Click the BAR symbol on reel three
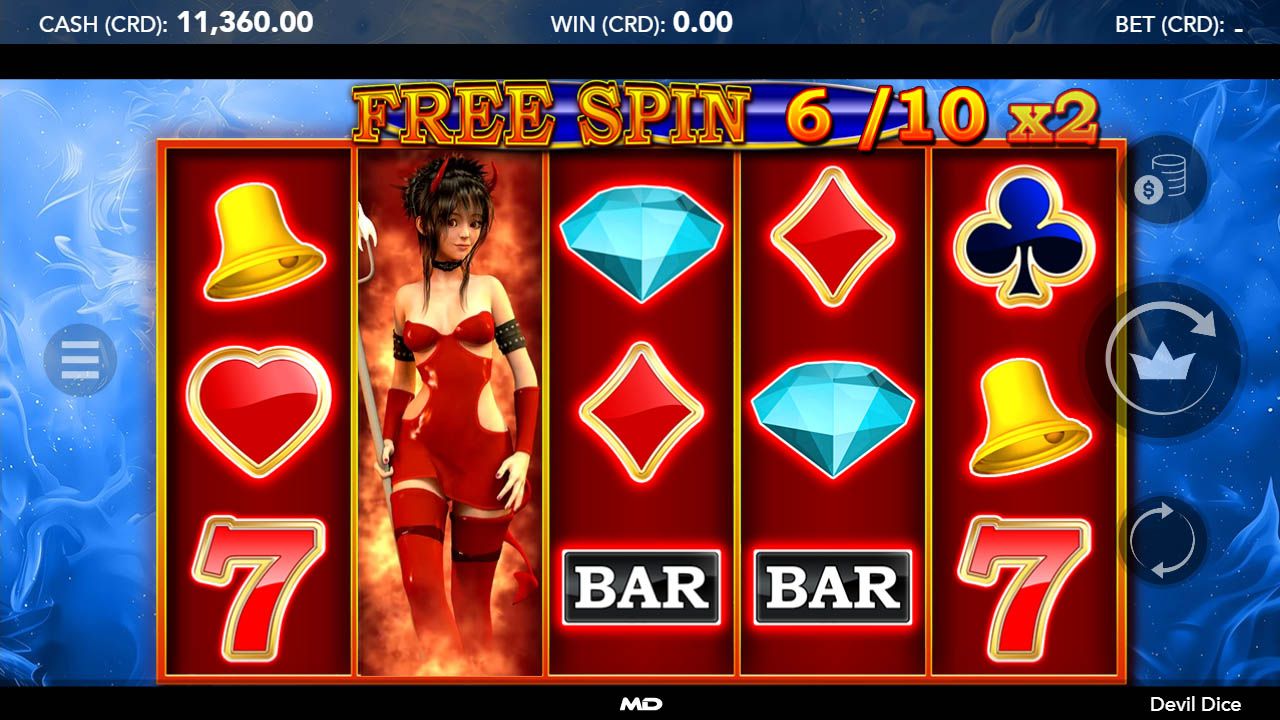 pos(640,589)
